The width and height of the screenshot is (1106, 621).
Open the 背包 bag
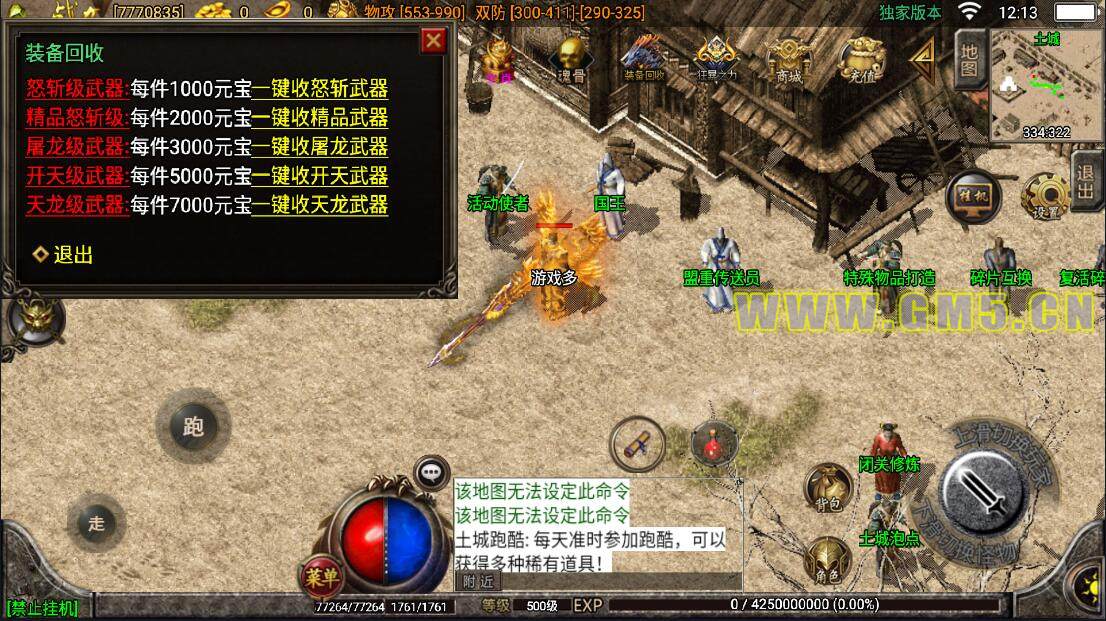(829, 487)
